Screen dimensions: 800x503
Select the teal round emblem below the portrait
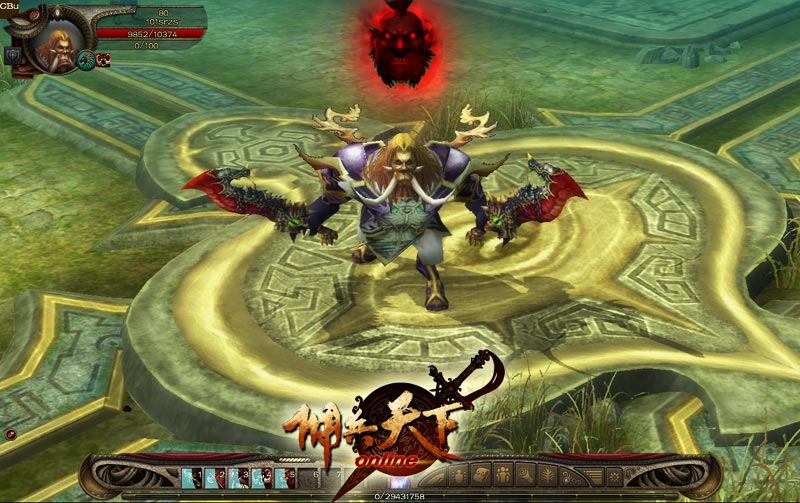(x=85, y=60)
